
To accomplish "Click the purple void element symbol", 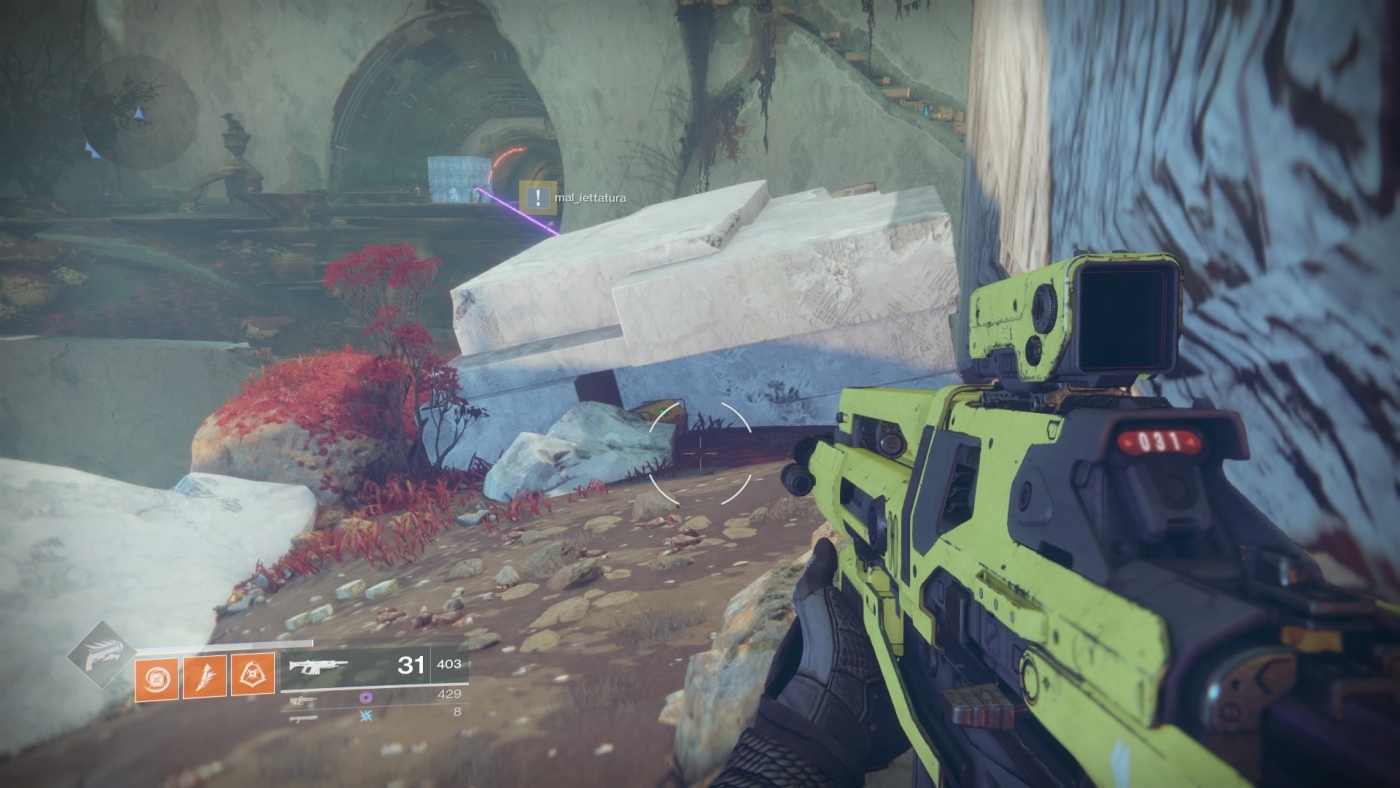I will (366, 697).
